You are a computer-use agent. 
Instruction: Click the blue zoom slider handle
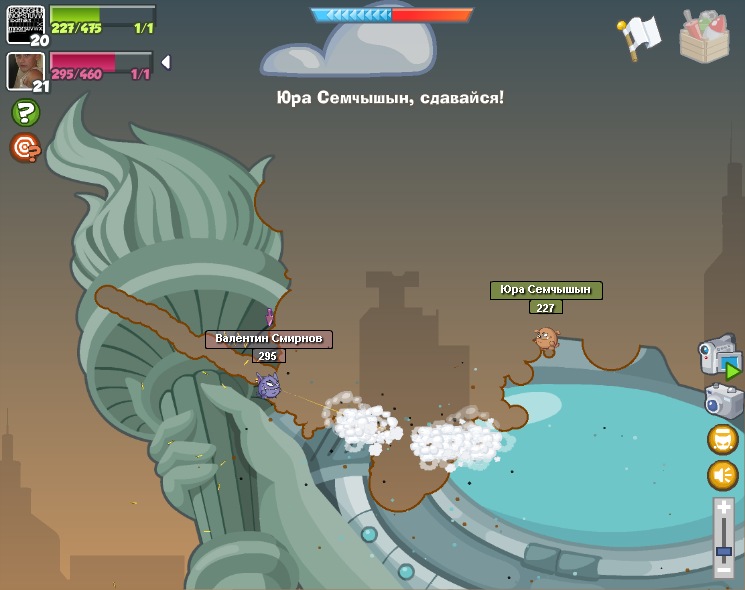click(724, 551)
